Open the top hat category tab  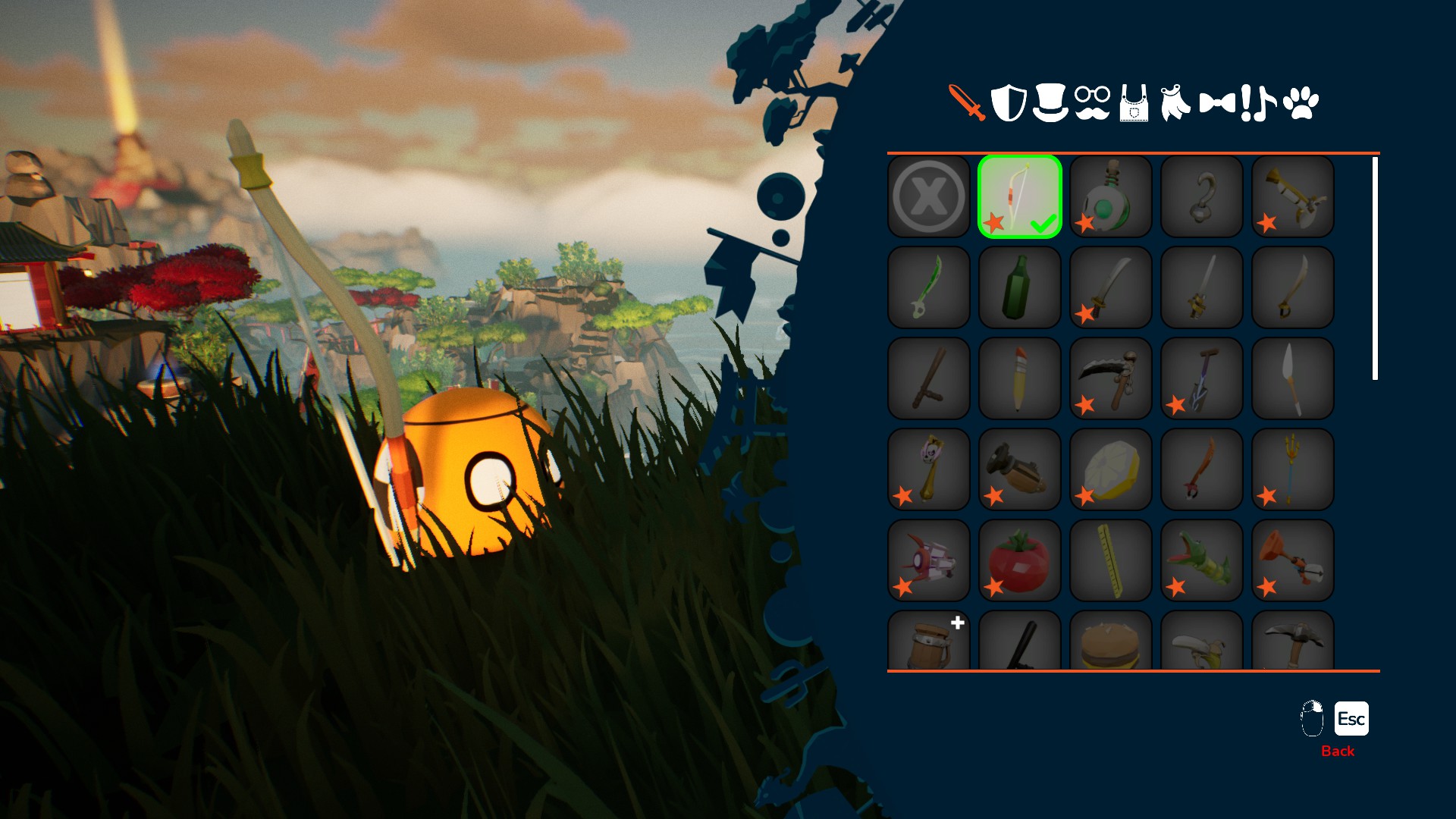tap(1050, 103)
